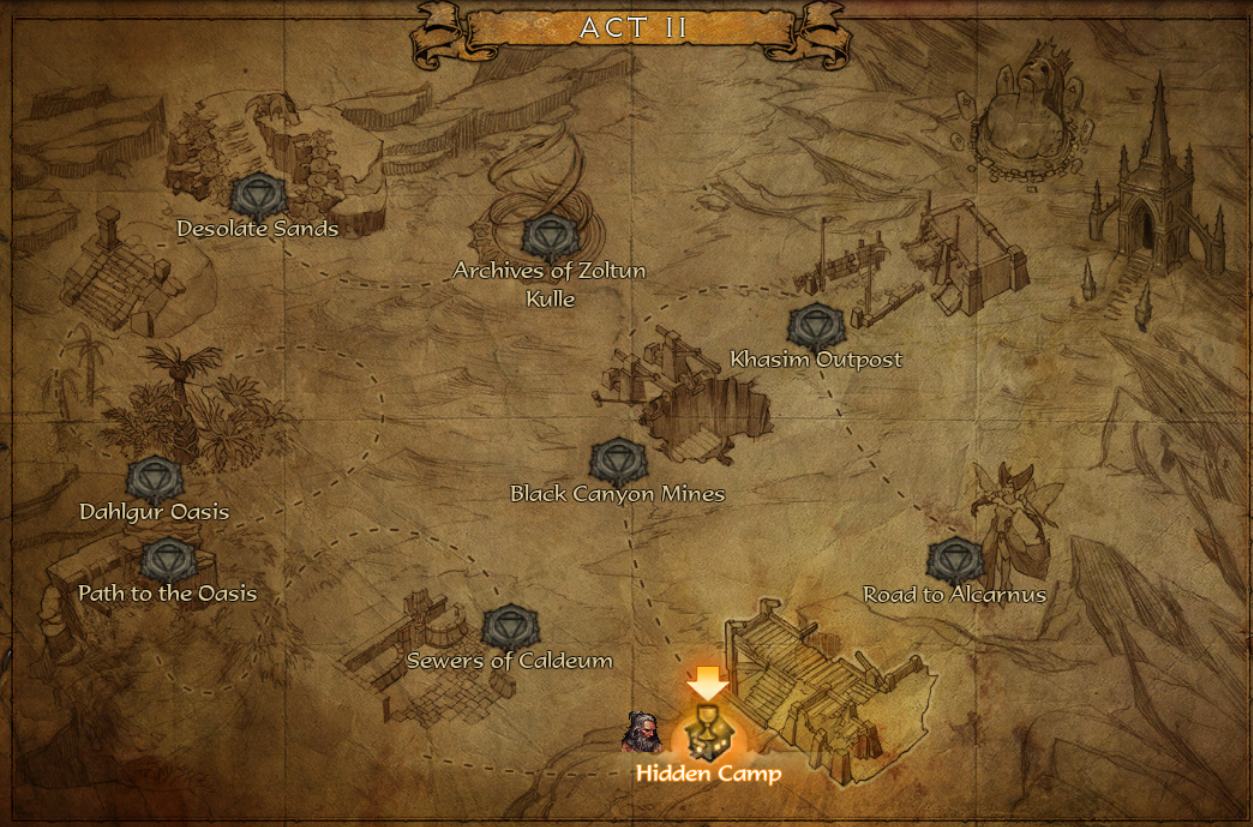This screenshot has height=827, width=1253.
Task: Travel to the Desolate Sands waypoint
Action: (258, 196)
